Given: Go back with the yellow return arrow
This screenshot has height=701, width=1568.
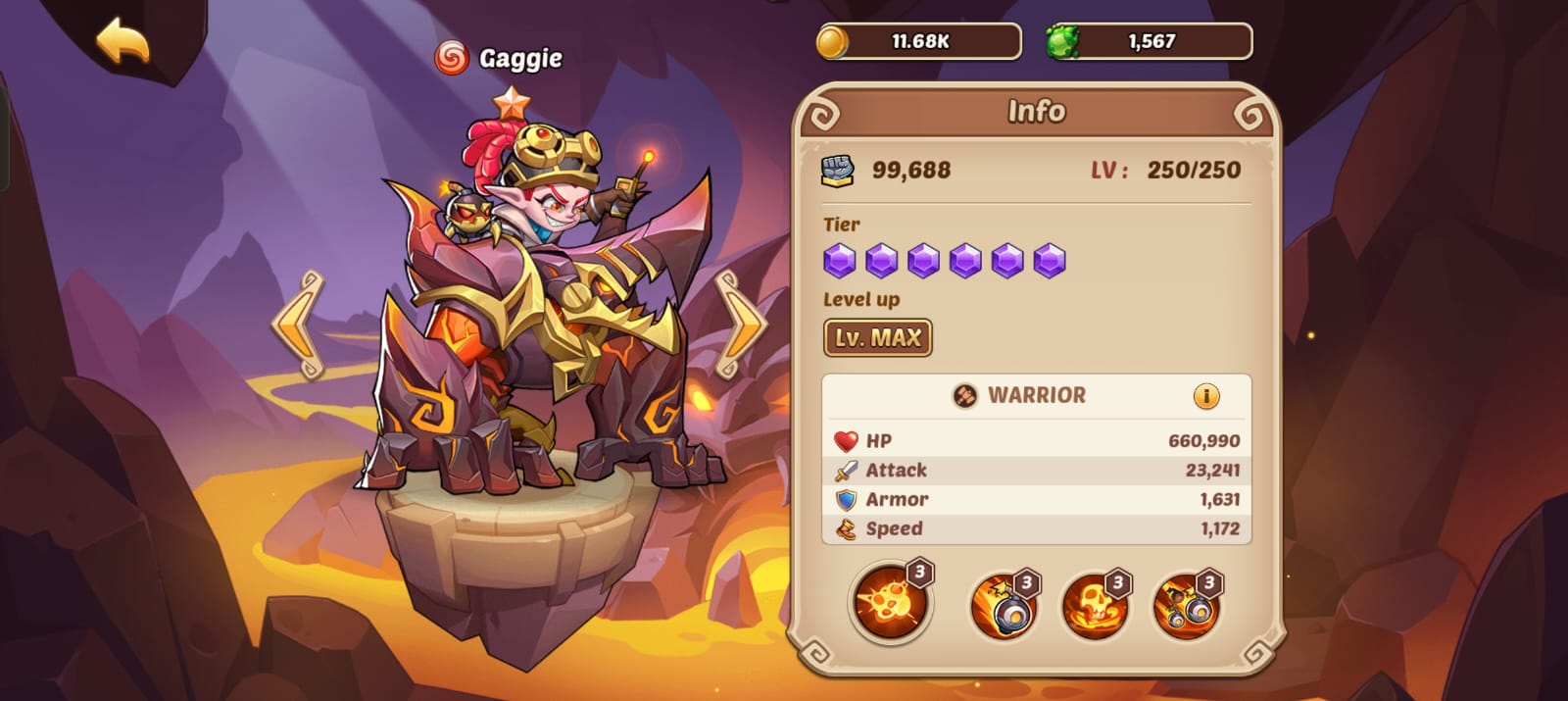Looking at the screenshot, I should click(x=123, y=42).
